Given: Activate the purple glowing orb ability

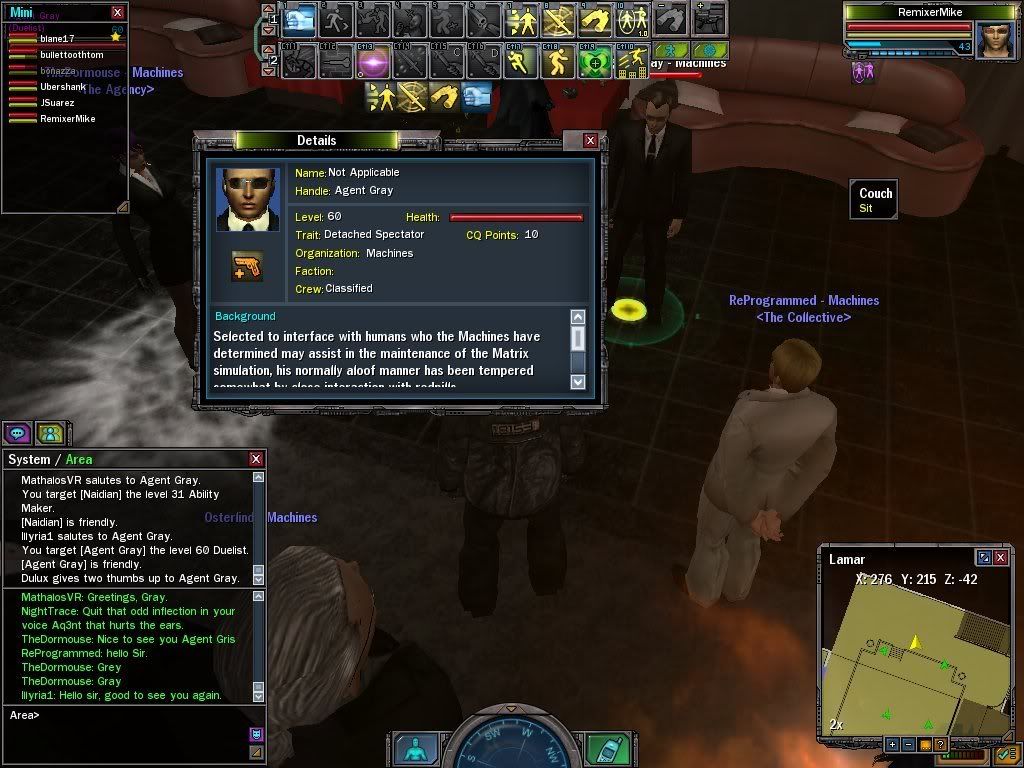Looking at the screenshot, I should click(373, 62).
